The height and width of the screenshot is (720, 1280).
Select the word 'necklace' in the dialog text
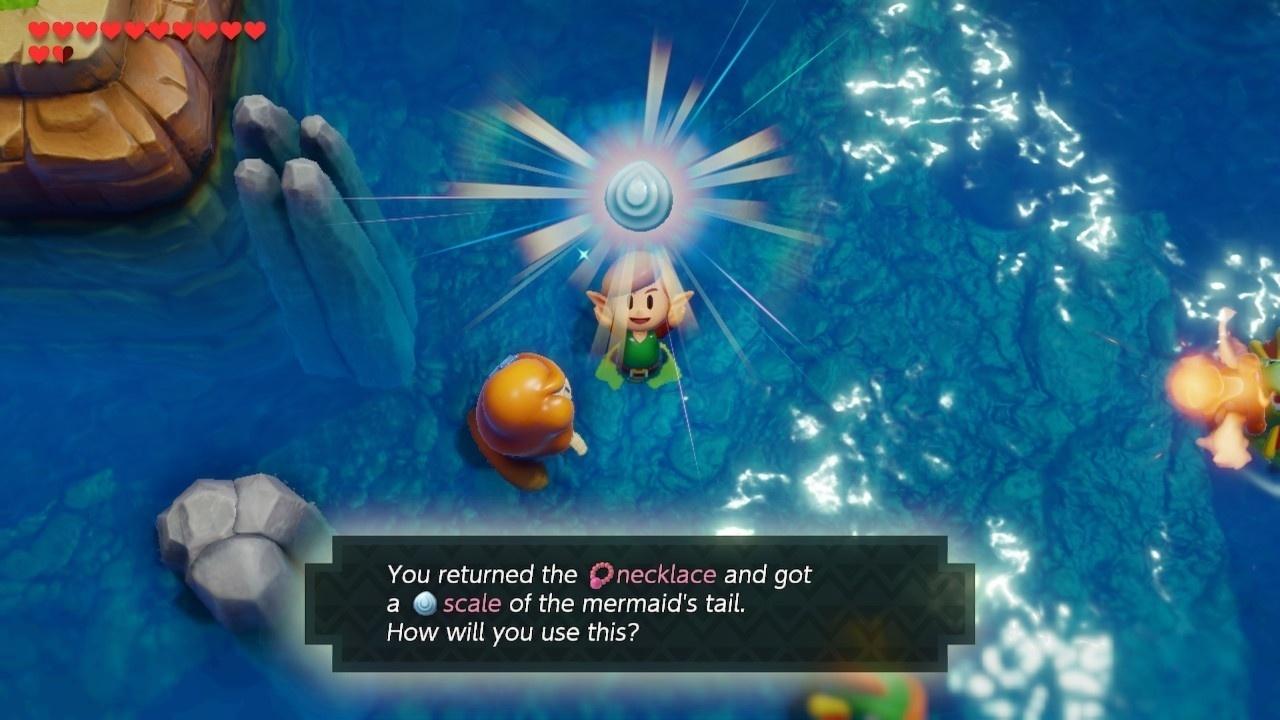668,574
